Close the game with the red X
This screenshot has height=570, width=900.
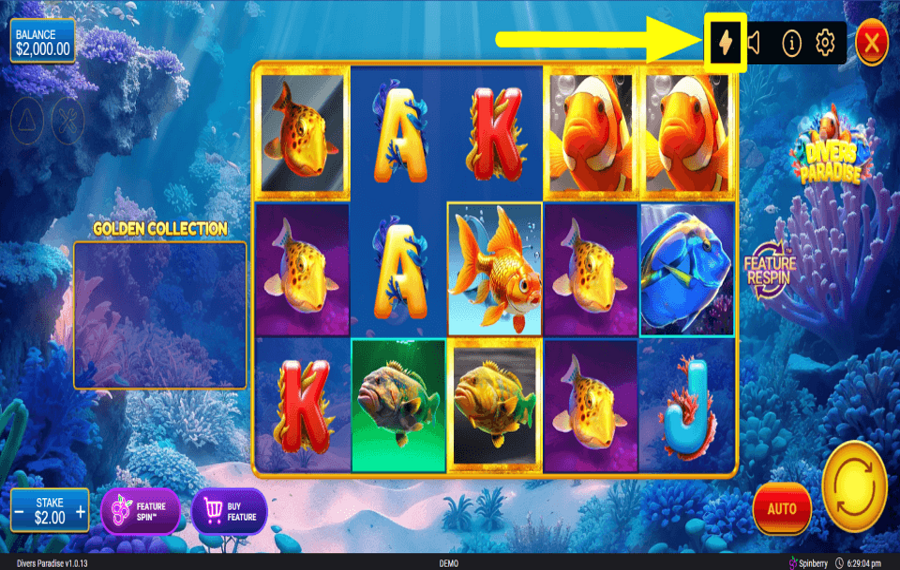click(x=872, y=42)
